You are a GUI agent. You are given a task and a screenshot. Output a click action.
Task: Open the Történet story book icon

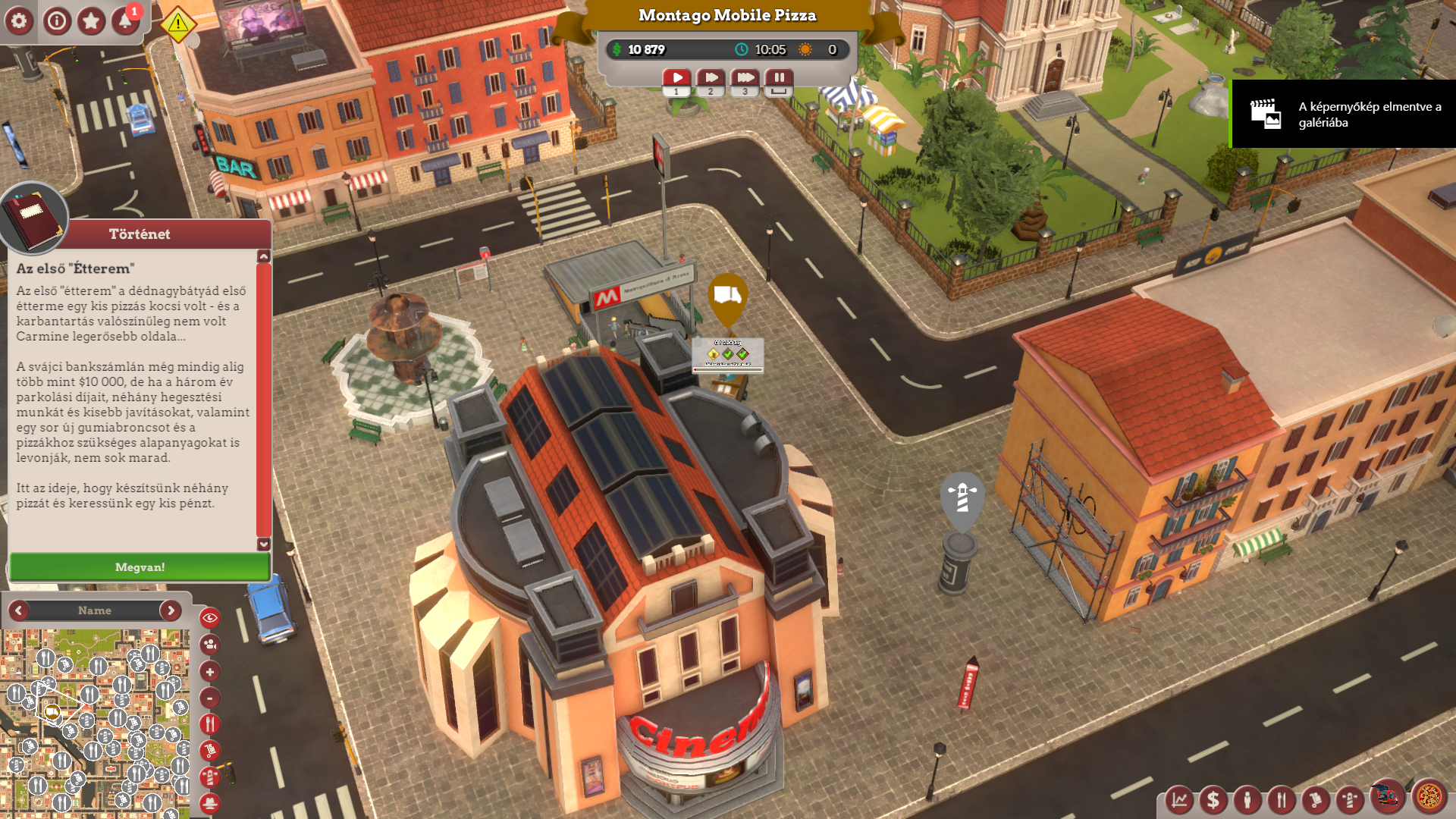click(x=33, y=218)
